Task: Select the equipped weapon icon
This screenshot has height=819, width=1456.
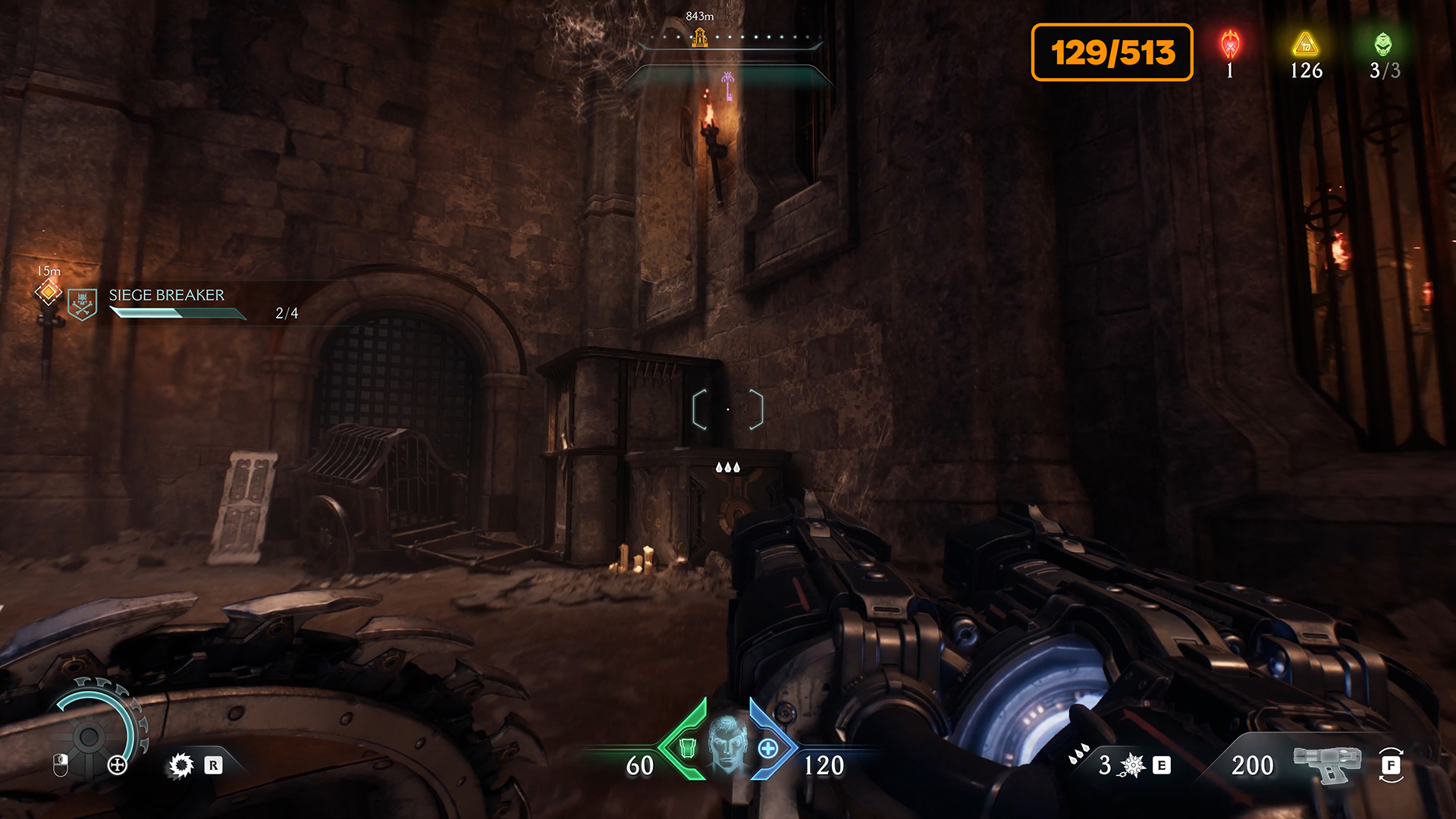Action: pyautogui.click(x=1327, y=764)
